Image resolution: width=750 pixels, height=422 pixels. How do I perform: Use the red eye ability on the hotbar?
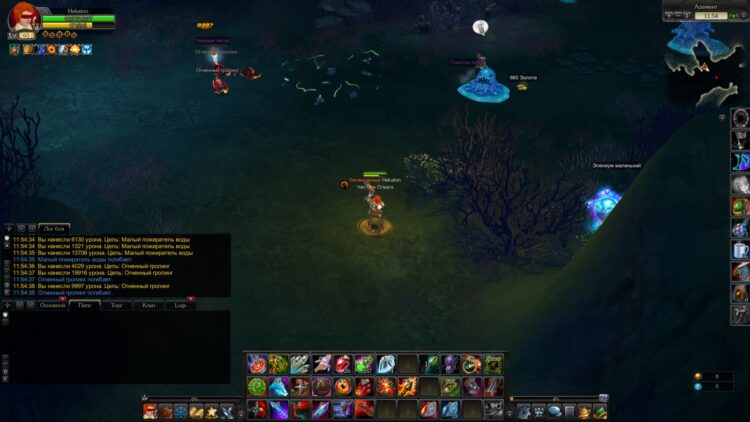343,386
